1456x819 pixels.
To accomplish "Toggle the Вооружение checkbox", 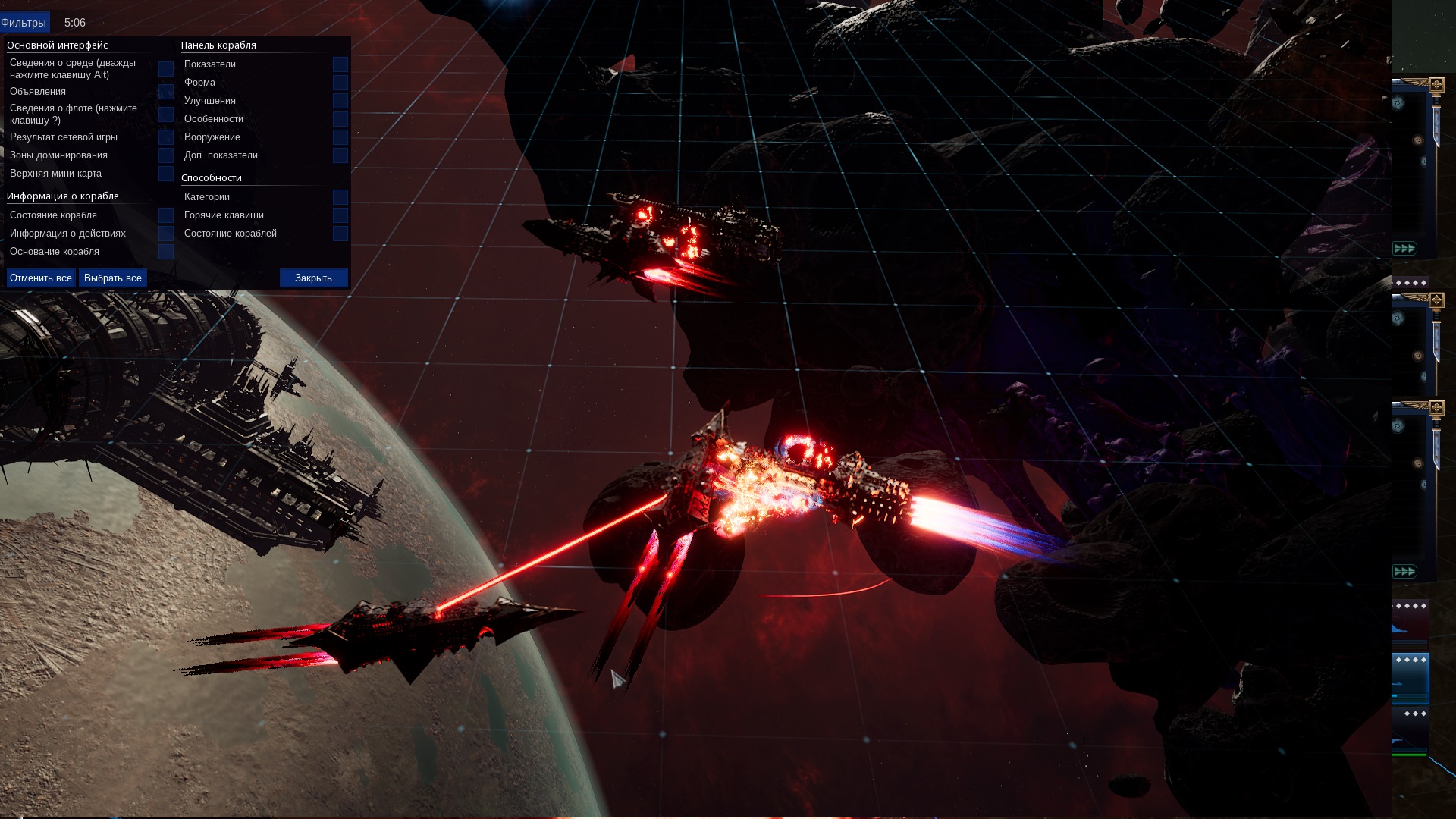I will (340, 137).
